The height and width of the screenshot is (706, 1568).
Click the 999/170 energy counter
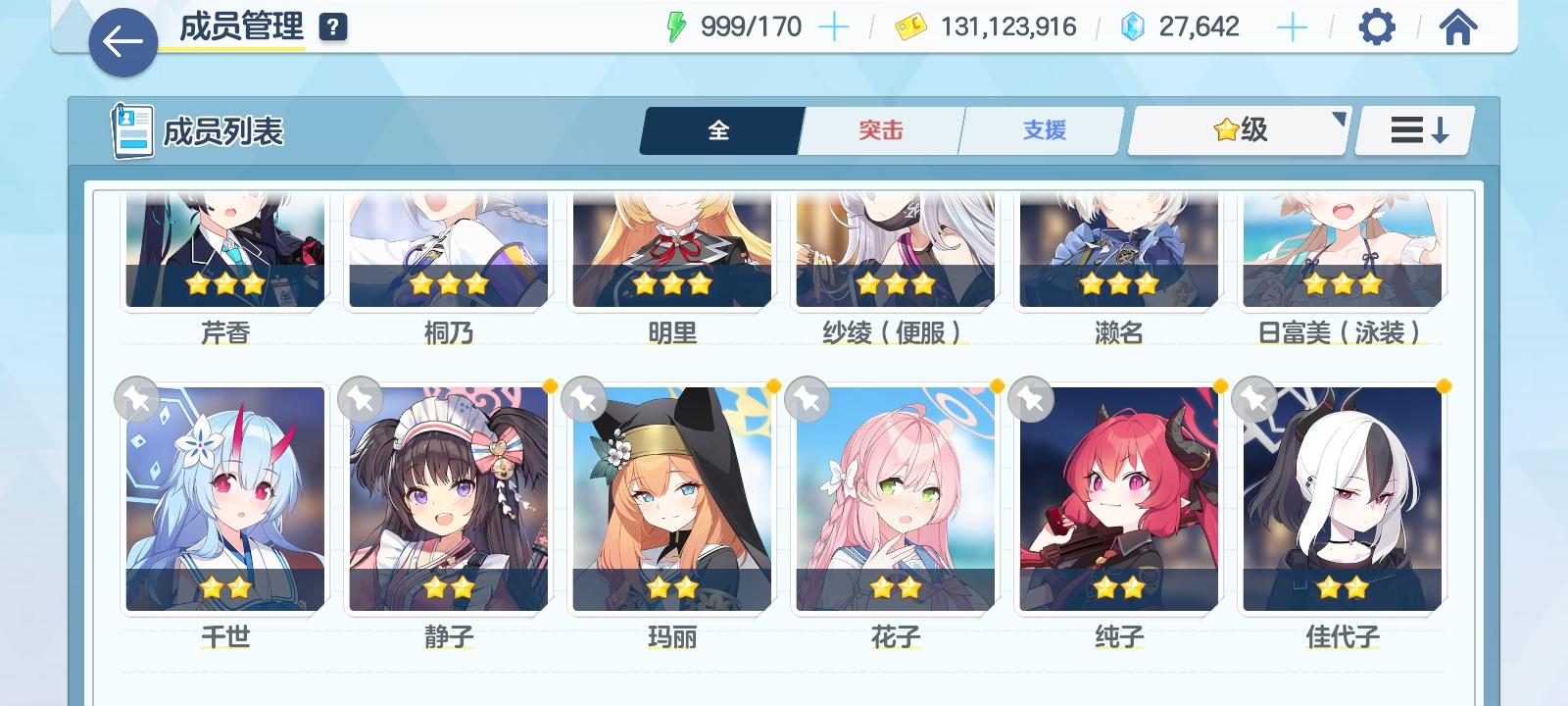(751, 26)
